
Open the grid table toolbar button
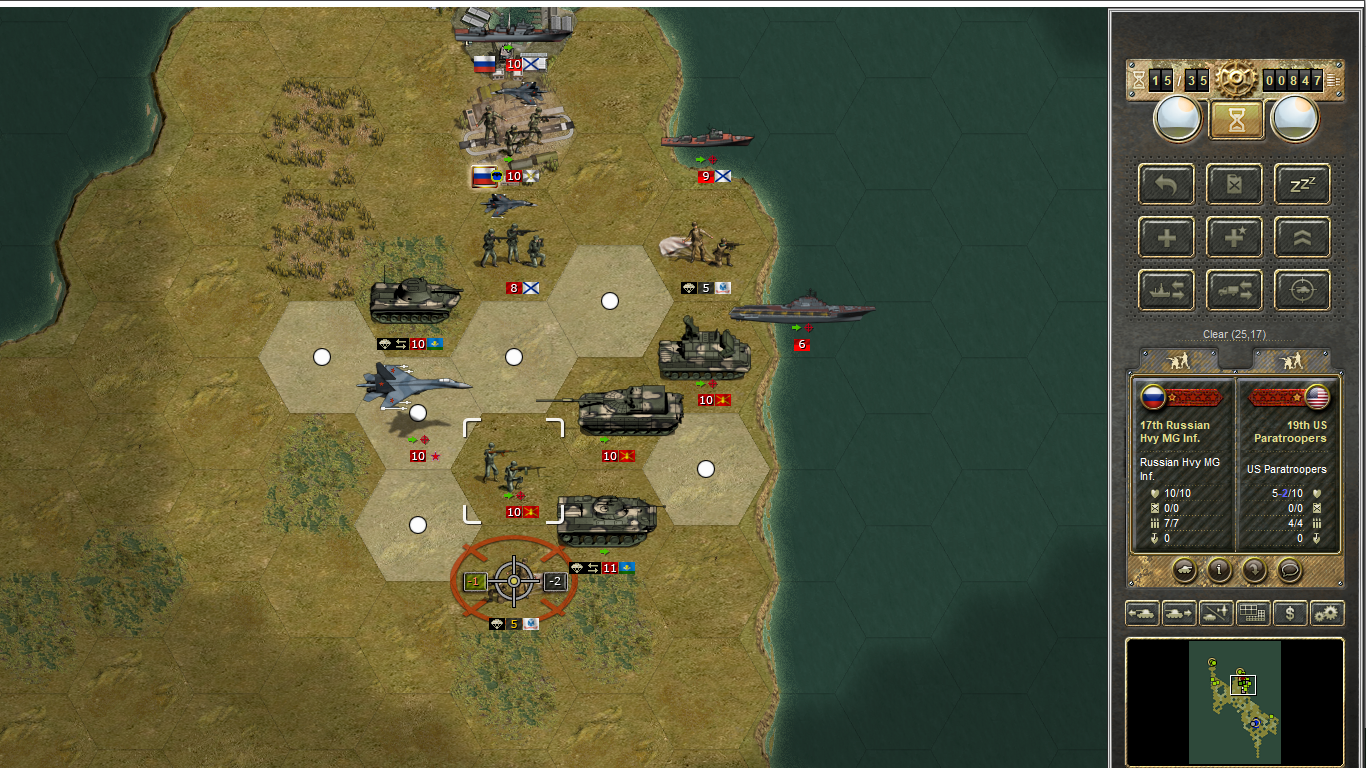coord(1252,613)
